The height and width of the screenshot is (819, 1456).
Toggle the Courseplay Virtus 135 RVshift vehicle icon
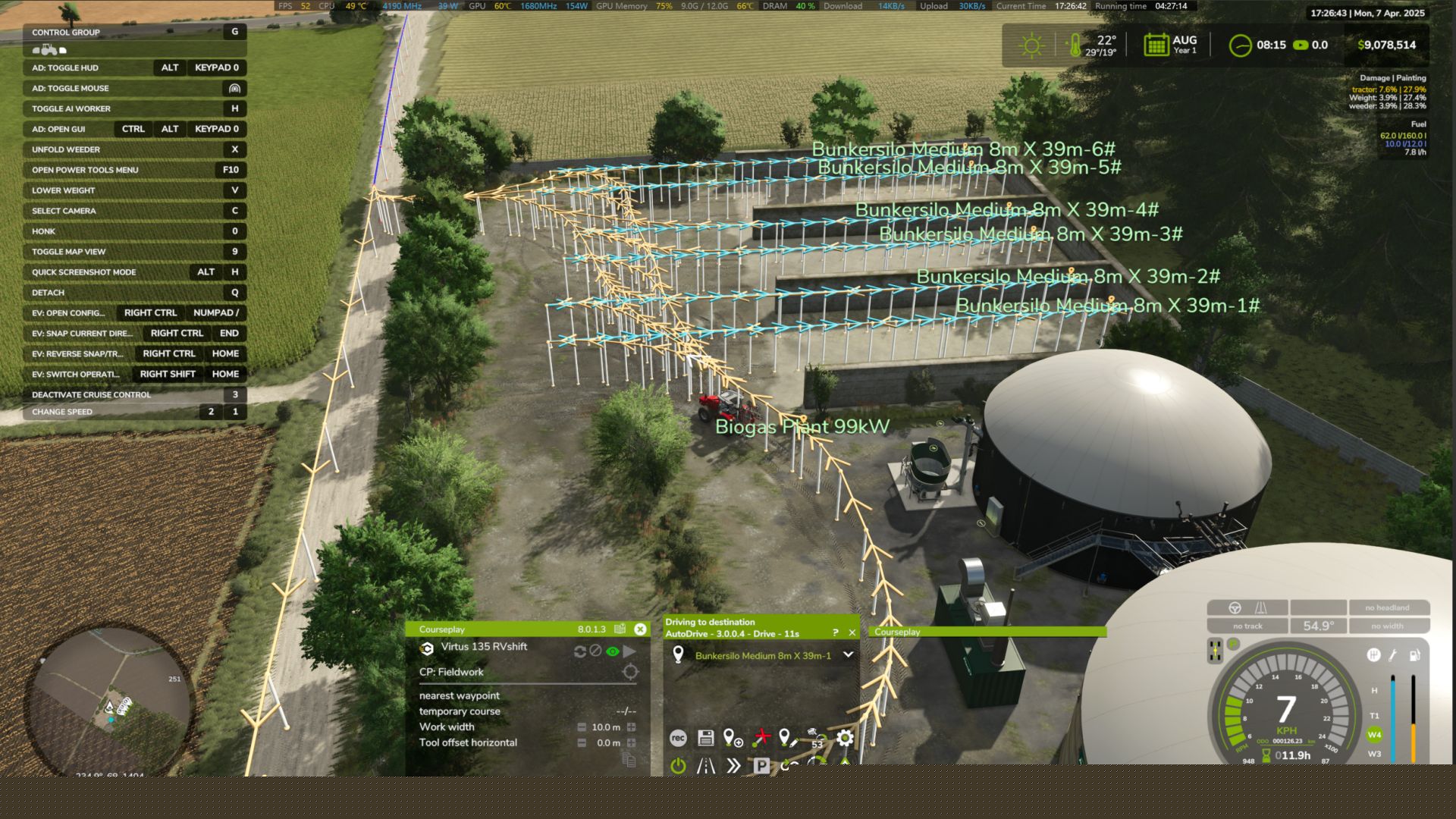(x=427, y=648)
